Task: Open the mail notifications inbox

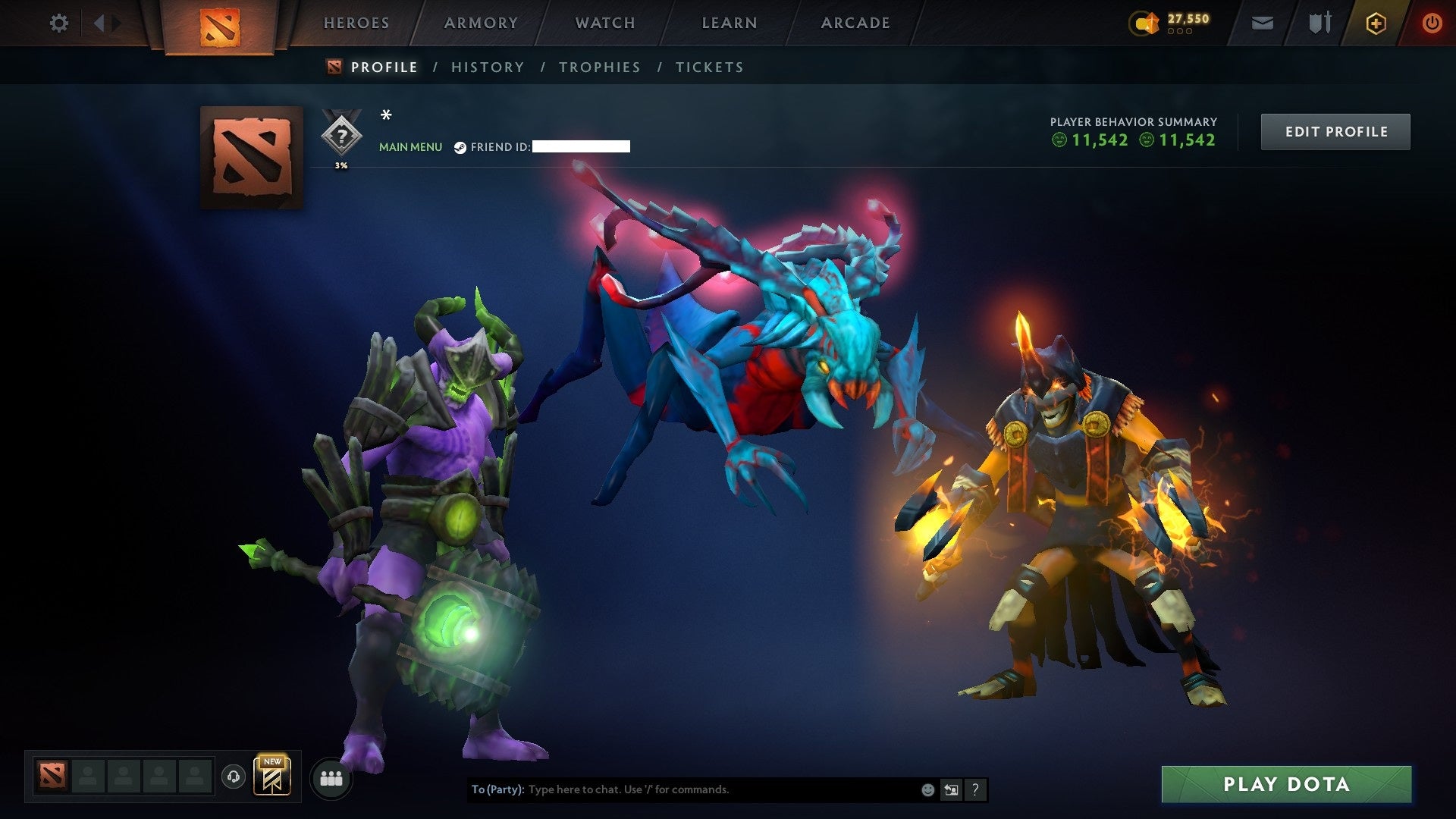Action: 1261,23
